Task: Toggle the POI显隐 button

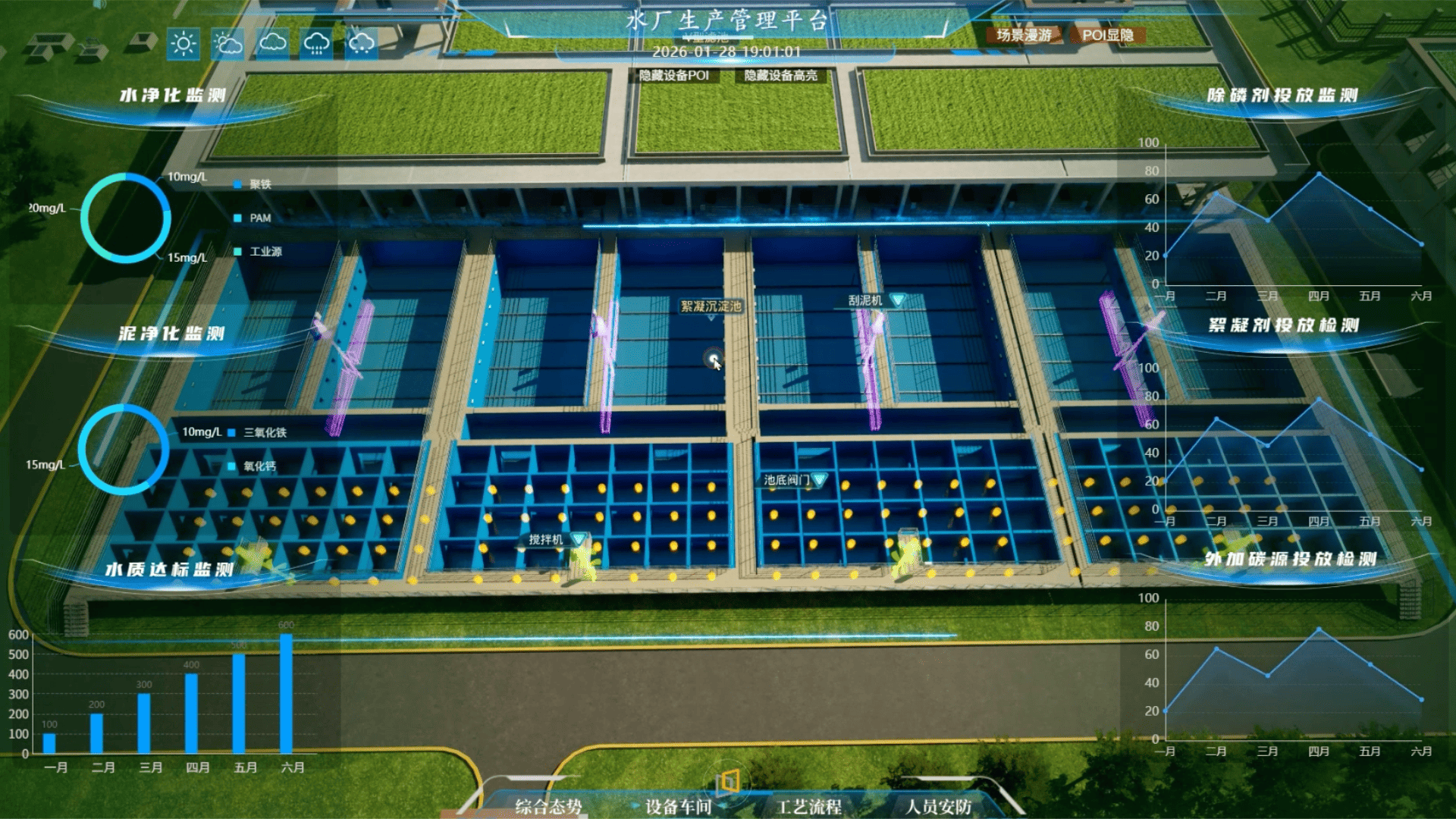Action: [1107, 36]
